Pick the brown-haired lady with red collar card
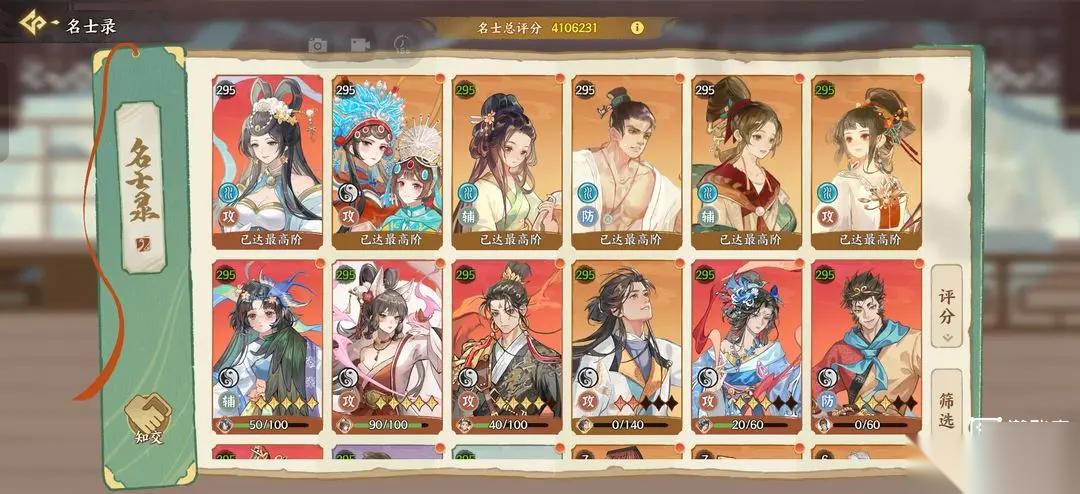Viewport: 1080px width, 494px height. tap(747, 160)
